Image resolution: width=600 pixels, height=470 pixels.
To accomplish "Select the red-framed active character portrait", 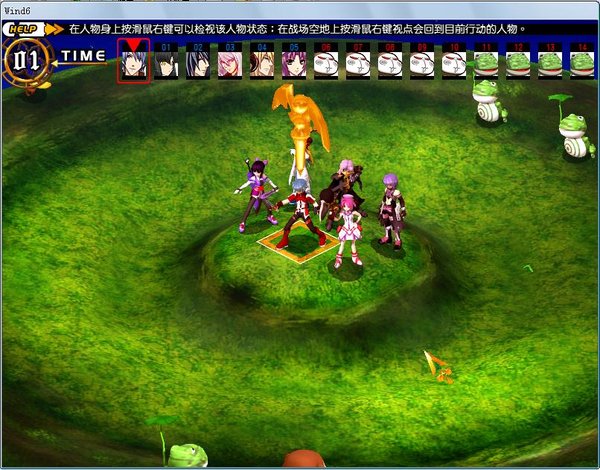I will pos(134,63).
